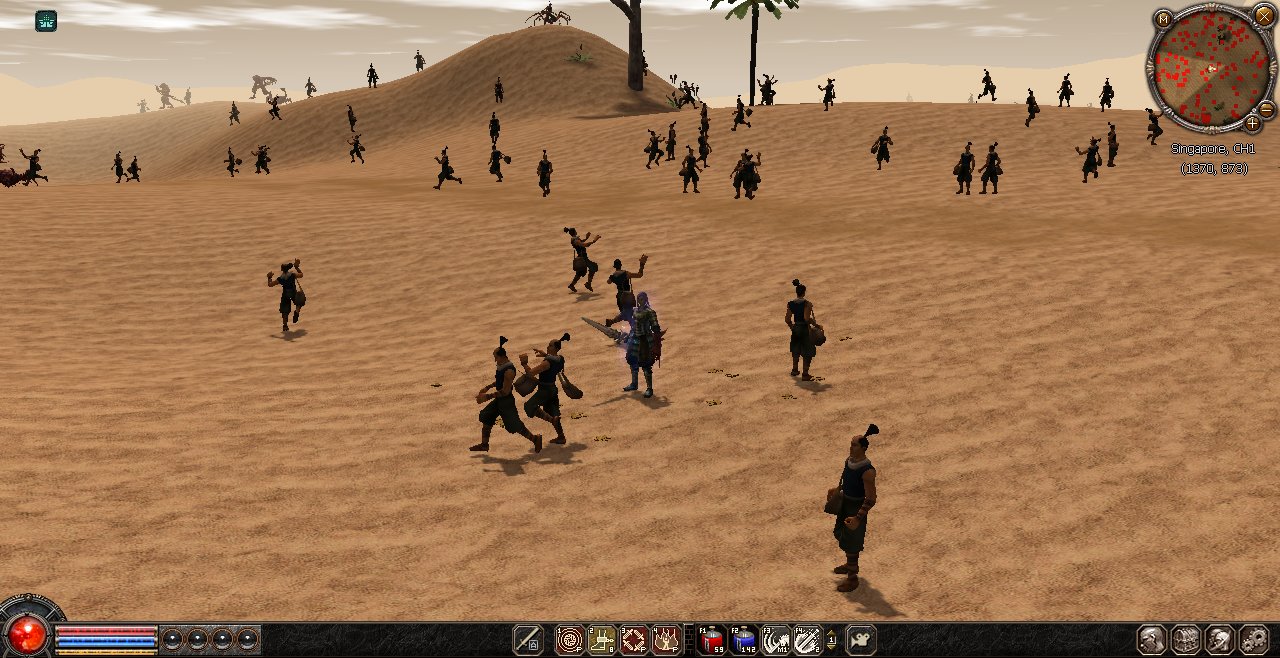Zoom out the minimap with minus button
1280x658 pixels.
(1266, 108)
